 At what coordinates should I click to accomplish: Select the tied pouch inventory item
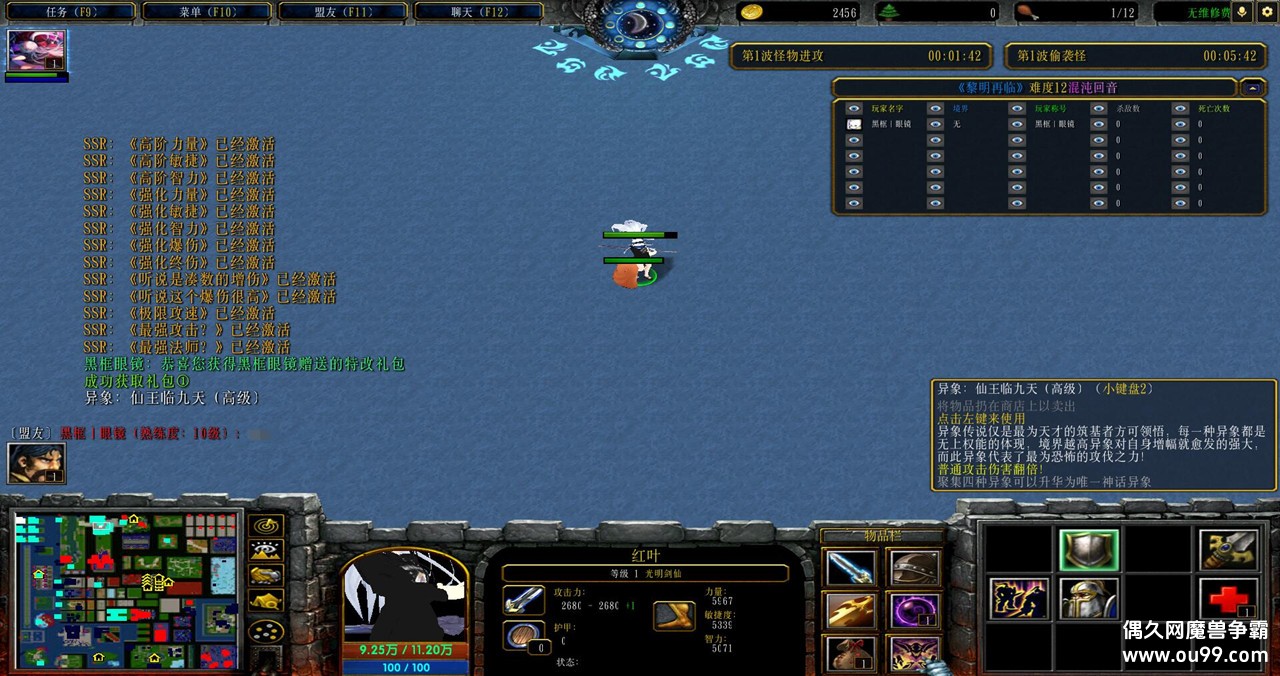[x=851, y=653]
